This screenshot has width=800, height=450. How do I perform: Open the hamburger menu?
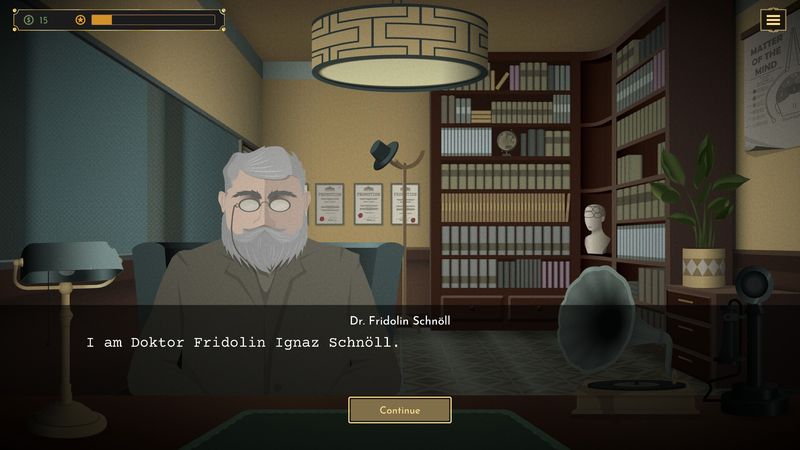point(773,20)
